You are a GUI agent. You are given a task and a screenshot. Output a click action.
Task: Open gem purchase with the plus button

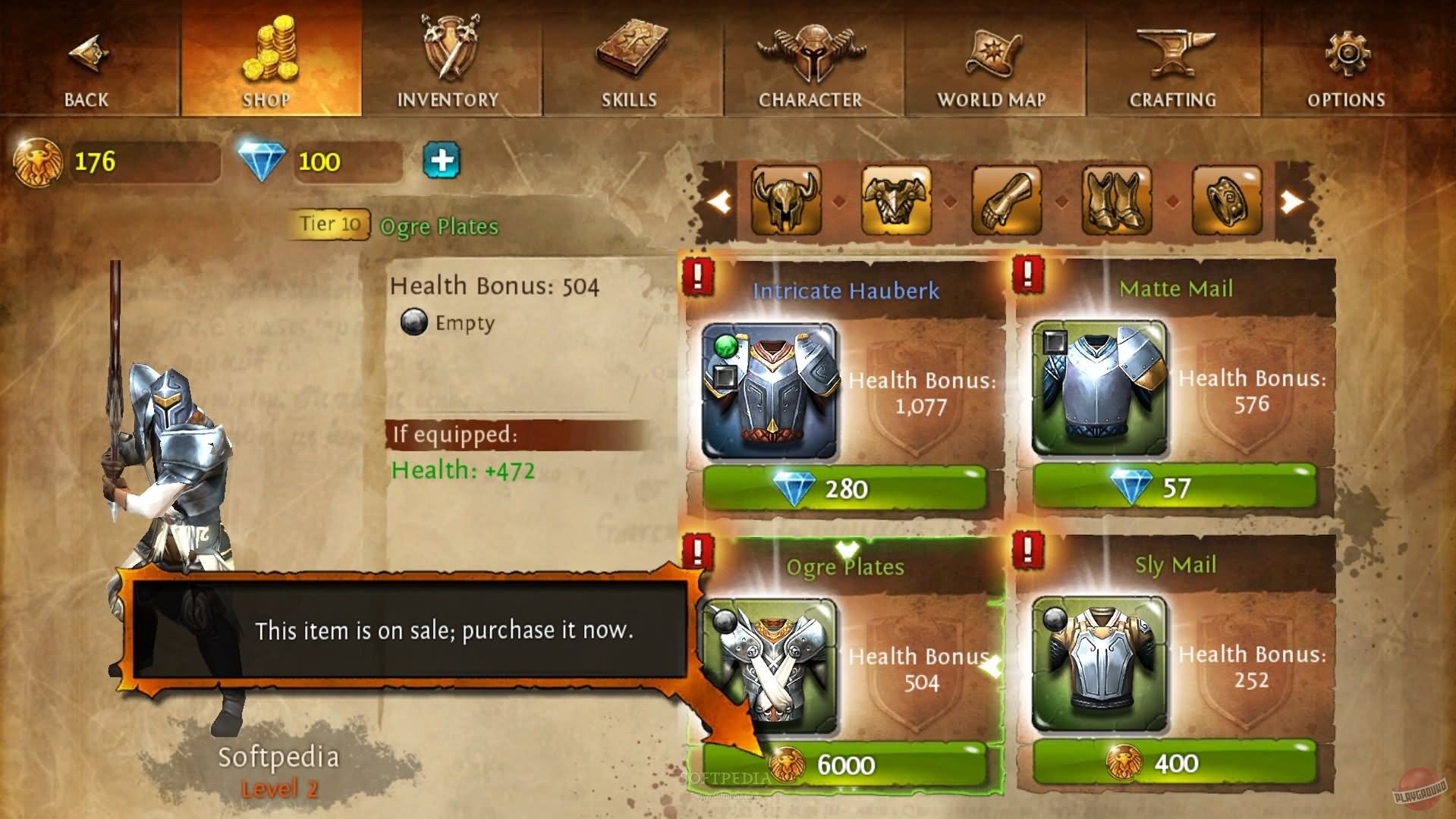(x=442, y=162)
